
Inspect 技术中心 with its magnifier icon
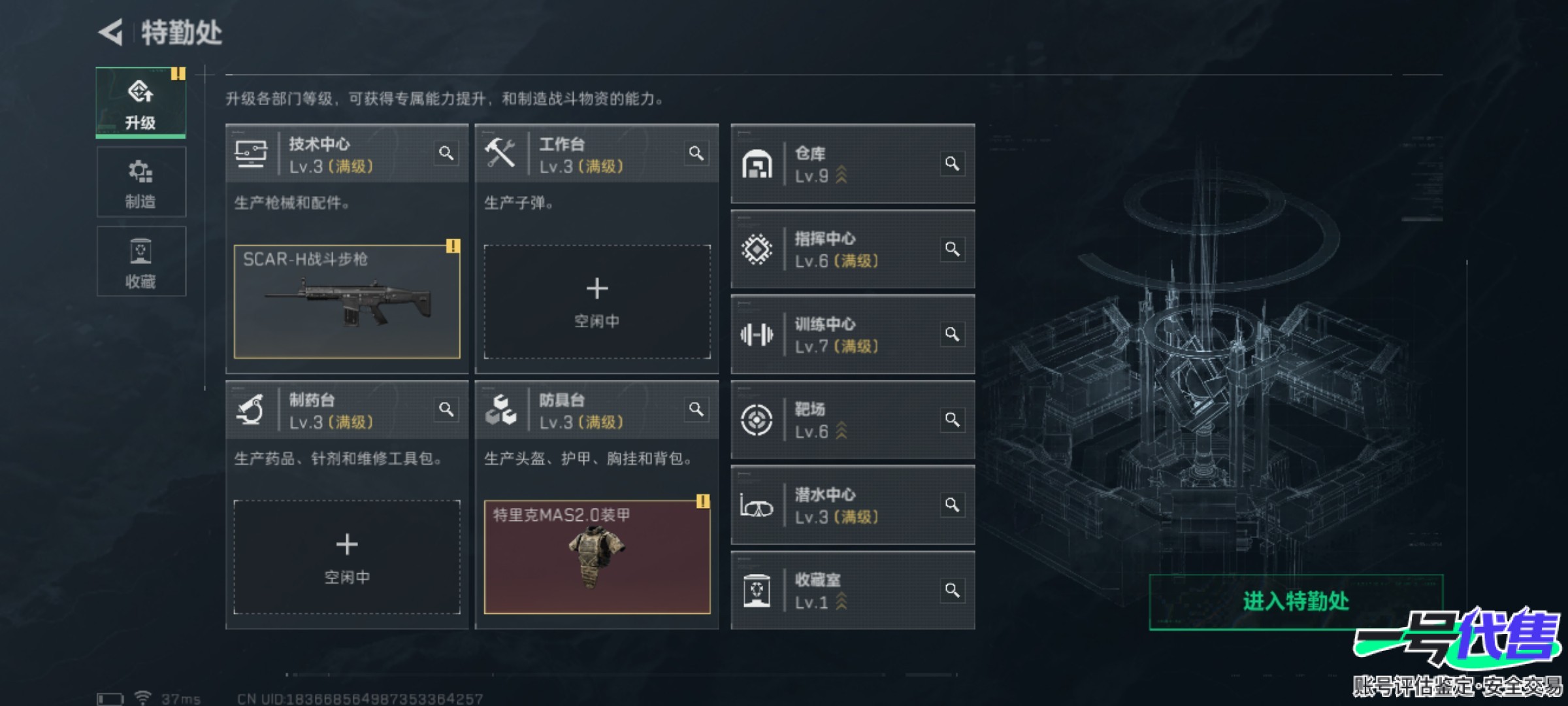pyautogui.click(x=446, y=154)
